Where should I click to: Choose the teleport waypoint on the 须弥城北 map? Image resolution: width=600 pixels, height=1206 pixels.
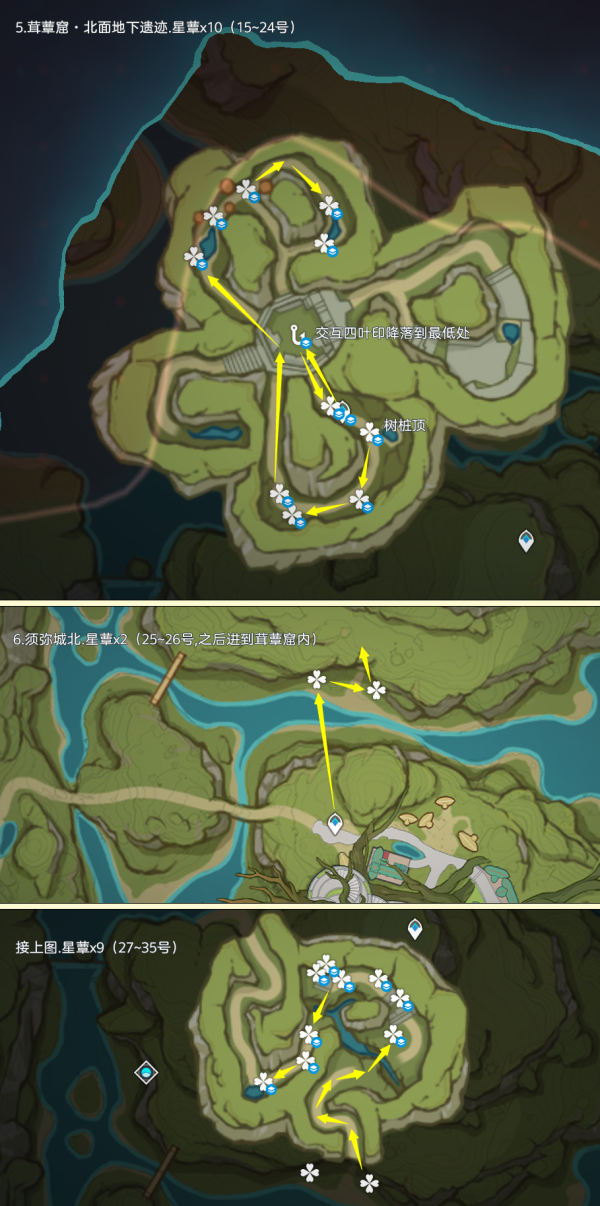click(x=335, y=823)
